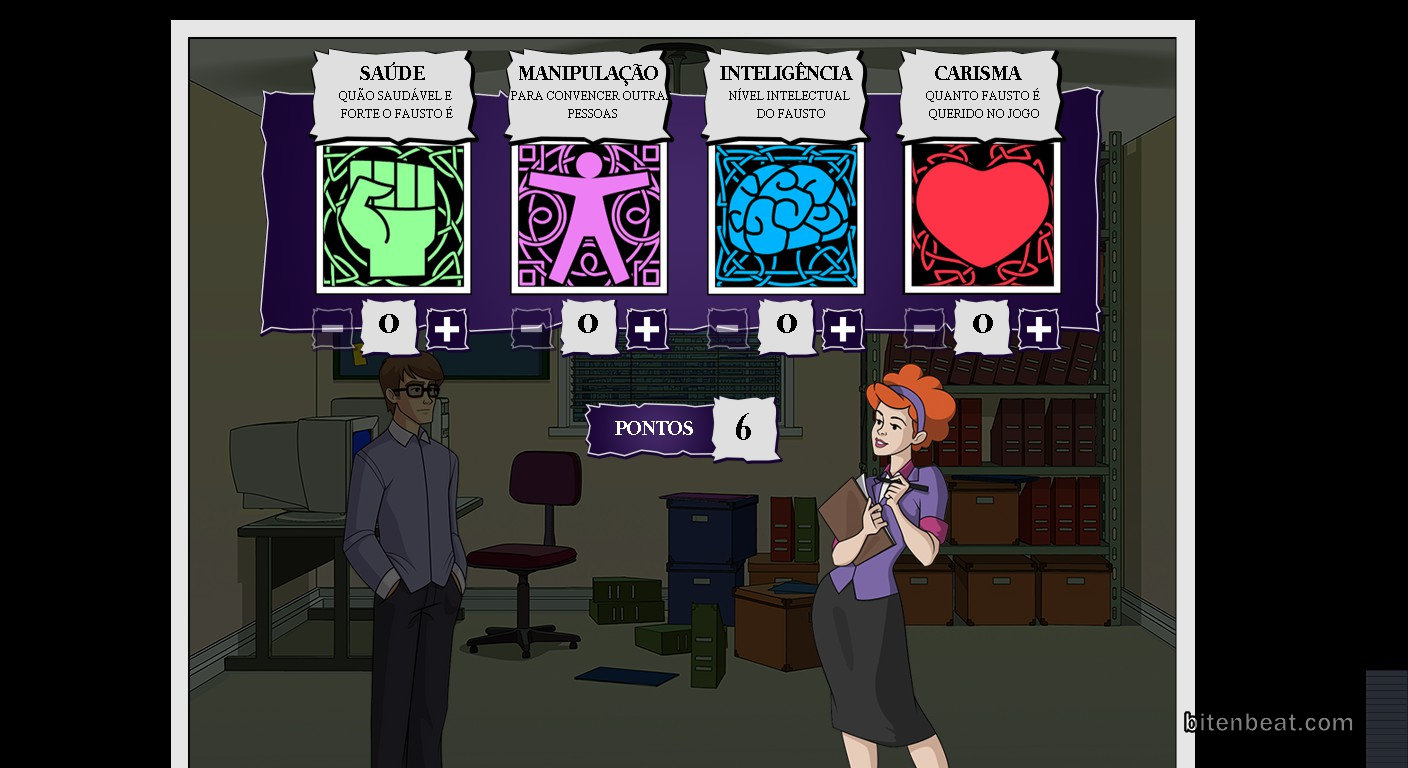This screenshot has height=768, width=1408.
Task: Visit the bitenbeat.com watermark link
Action: [1268, 722]
